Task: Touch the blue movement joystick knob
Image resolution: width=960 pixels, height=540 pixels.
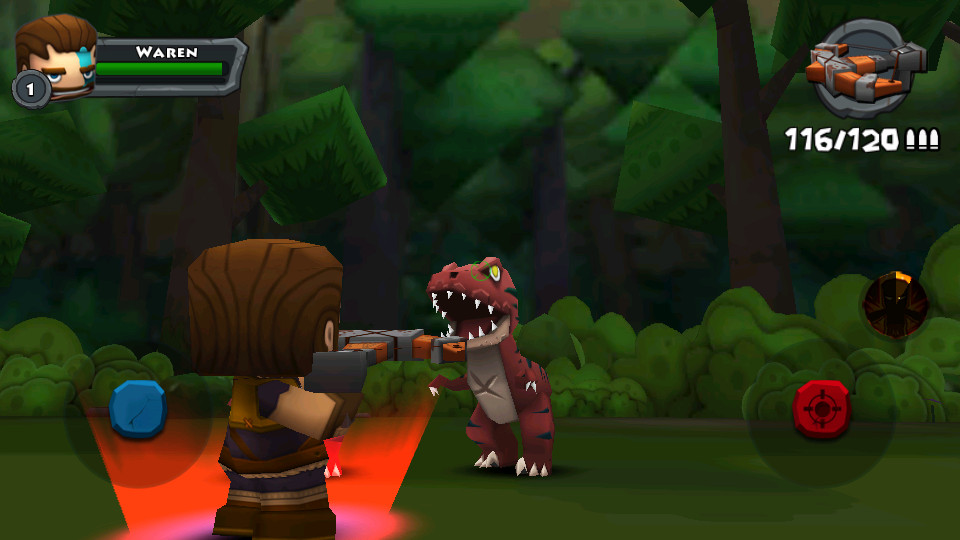Action: point(138,409)
